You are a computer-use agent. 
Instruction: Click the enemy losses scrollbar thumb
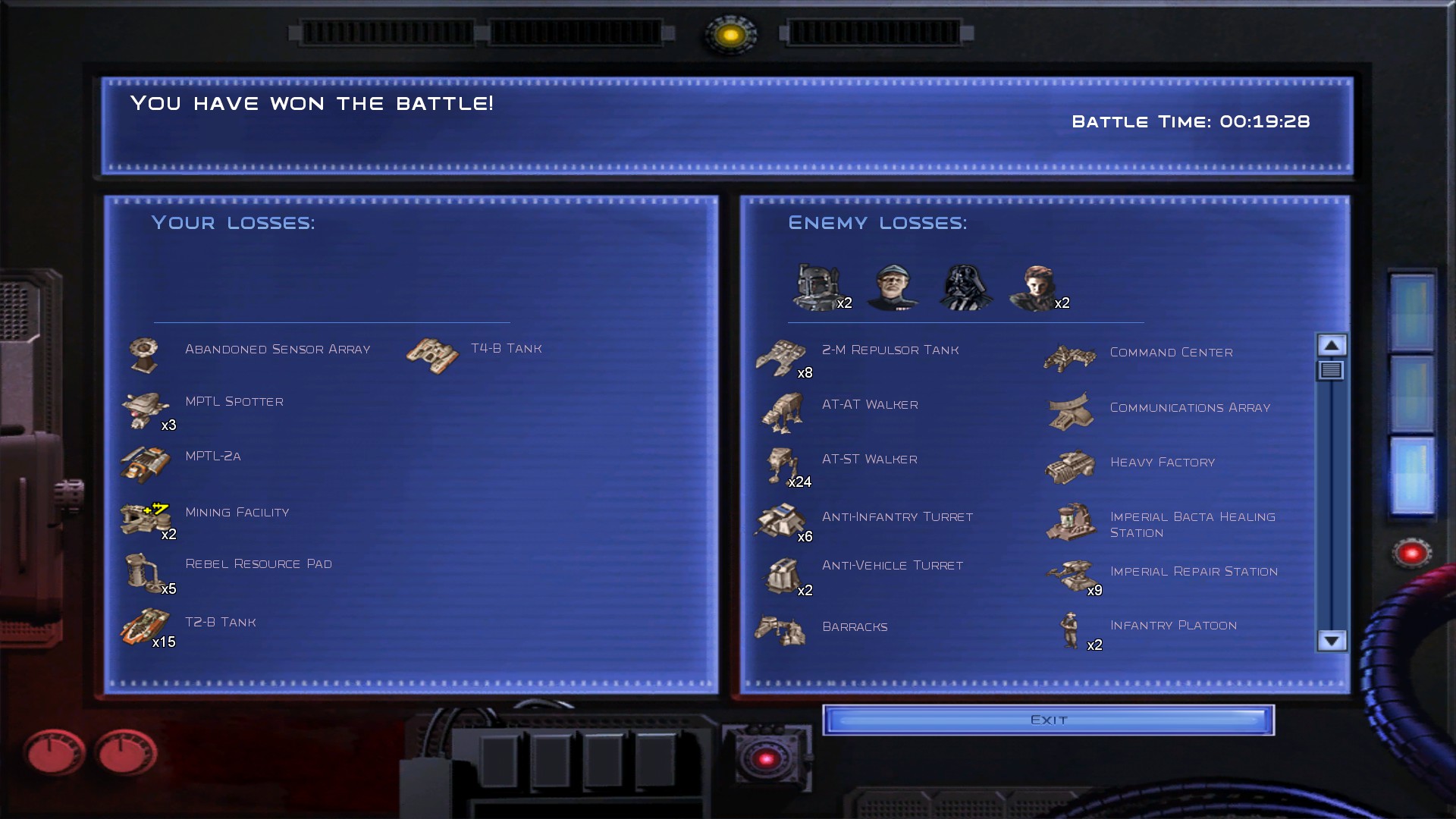pyautogui.click(x=1332, y=370)
